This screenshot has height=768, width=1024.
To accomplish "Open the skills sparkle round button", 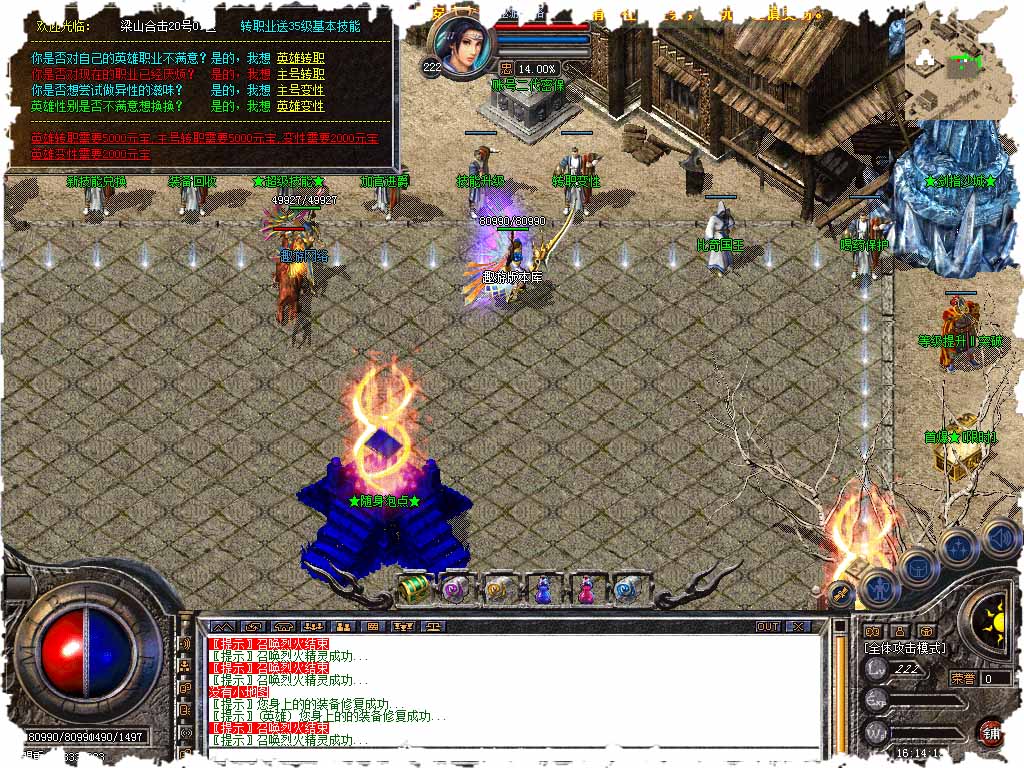I will pos(957,547).
